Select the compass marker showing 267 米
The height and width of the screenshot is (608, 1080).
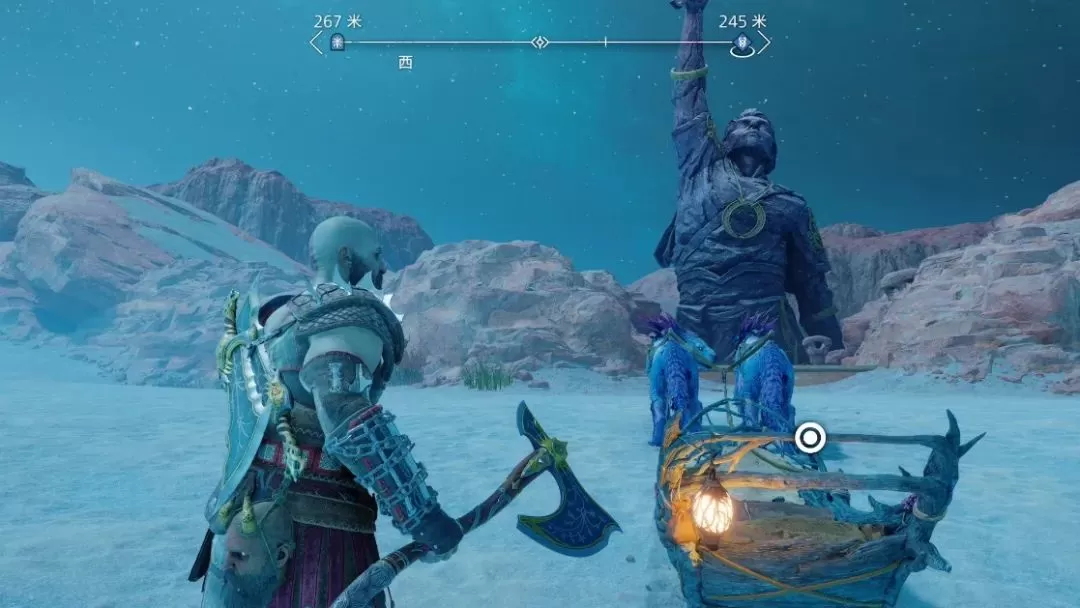[x=337, y=42]
